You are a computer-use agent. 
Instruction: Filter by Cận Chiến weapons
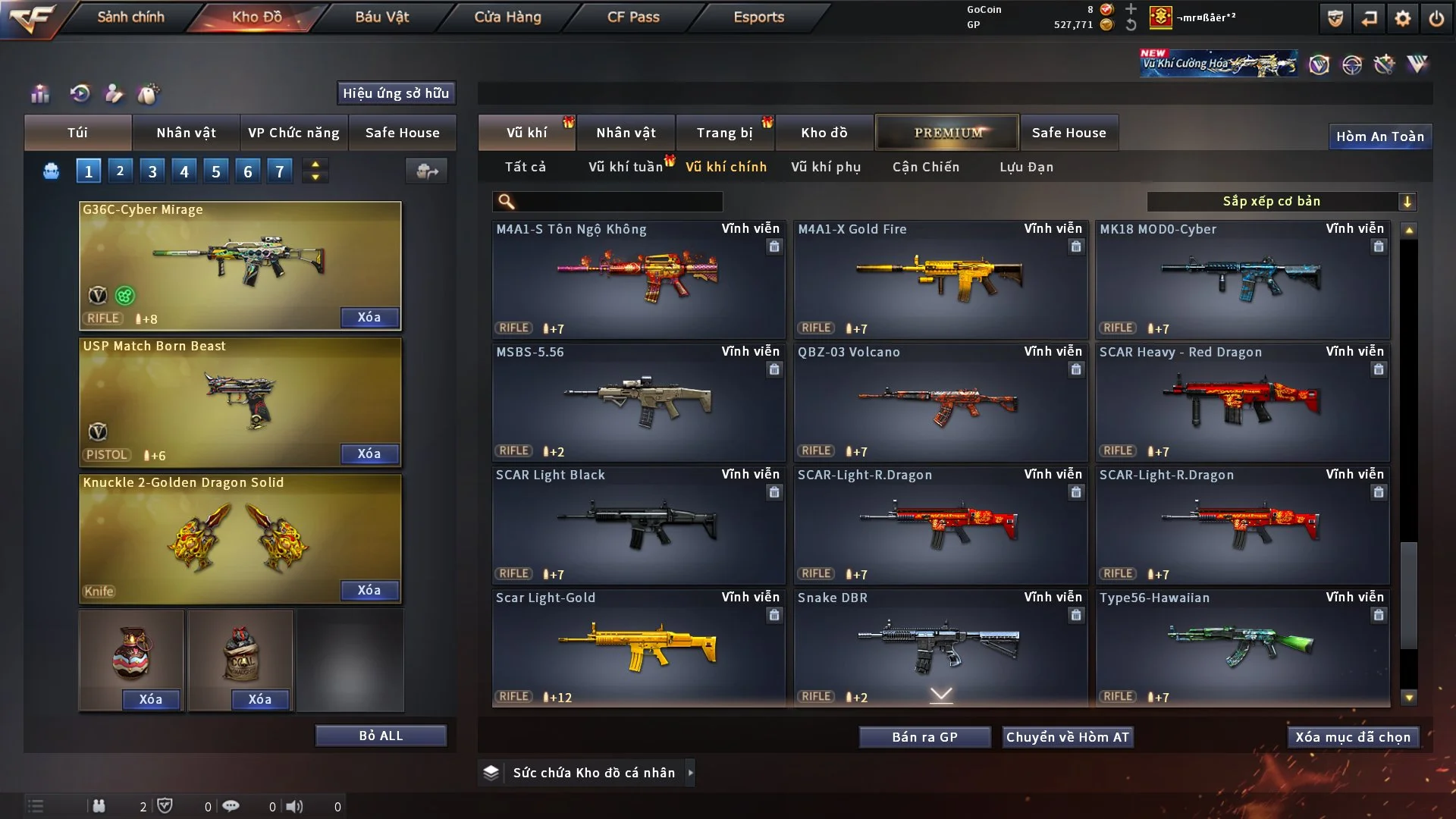coord(926,167)
